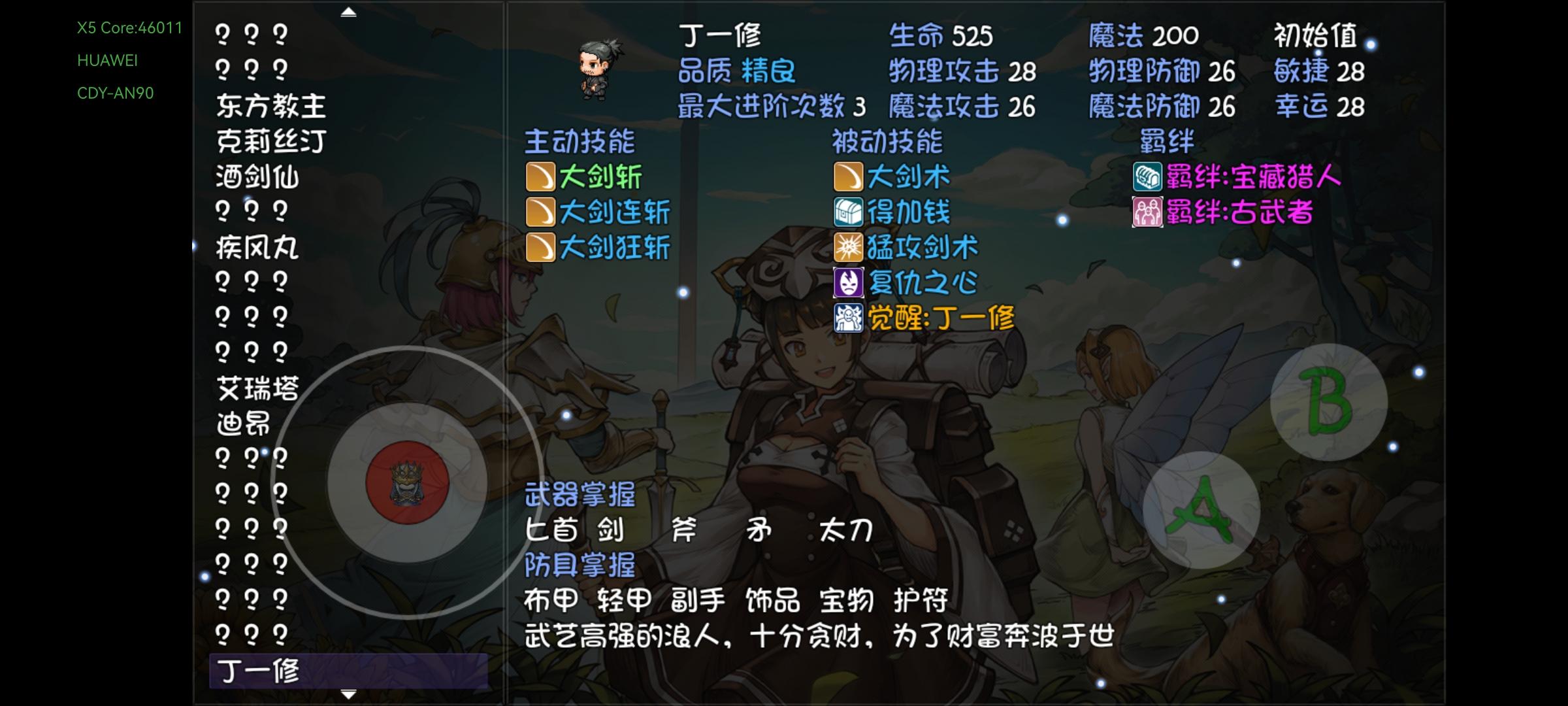1568x706 pixels.
Task: Click the 大剑连斩 skill icon
Action: 540,211
